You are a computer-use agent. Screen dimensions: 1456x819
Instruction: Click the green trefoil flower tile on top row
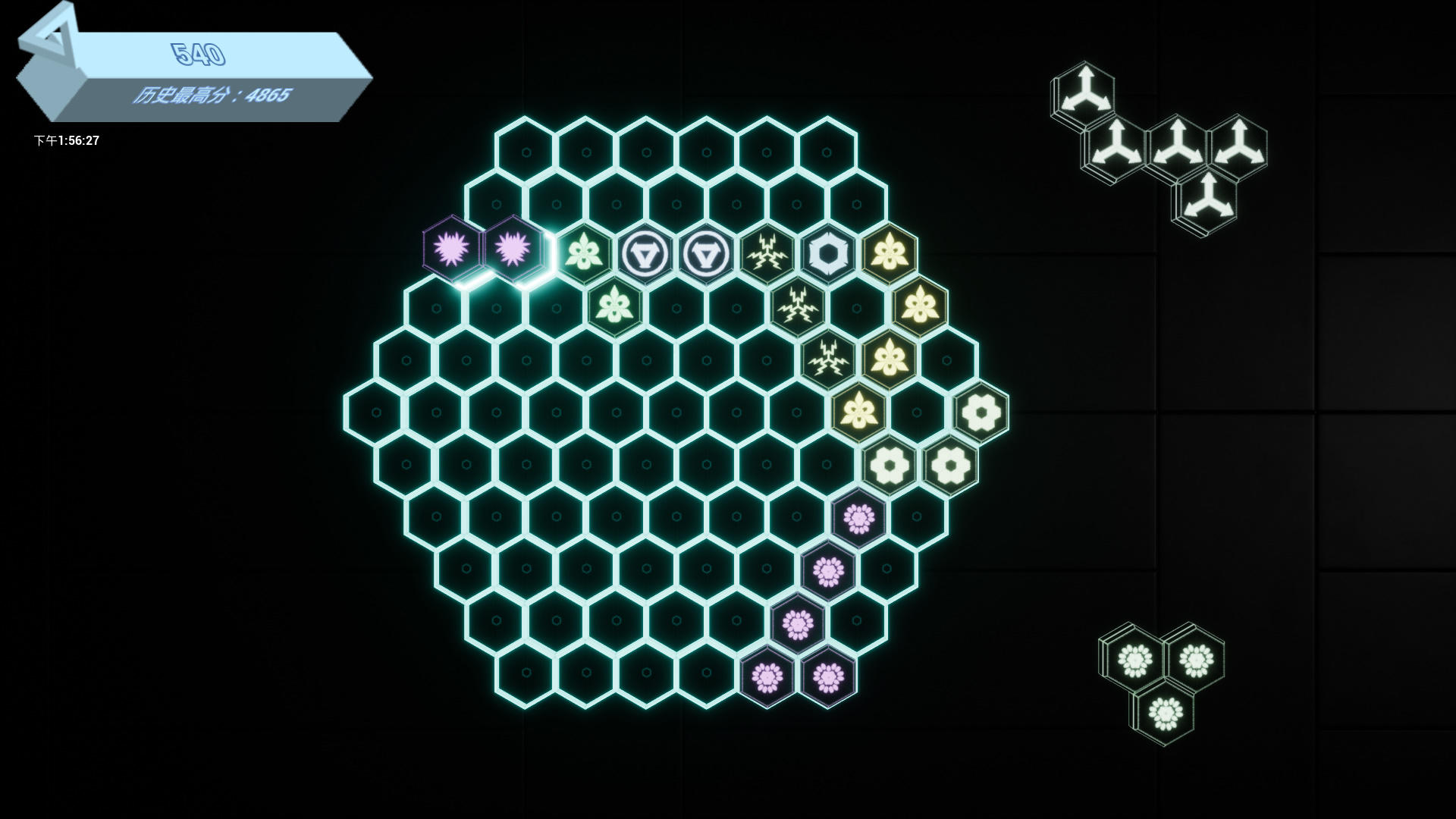582,253
